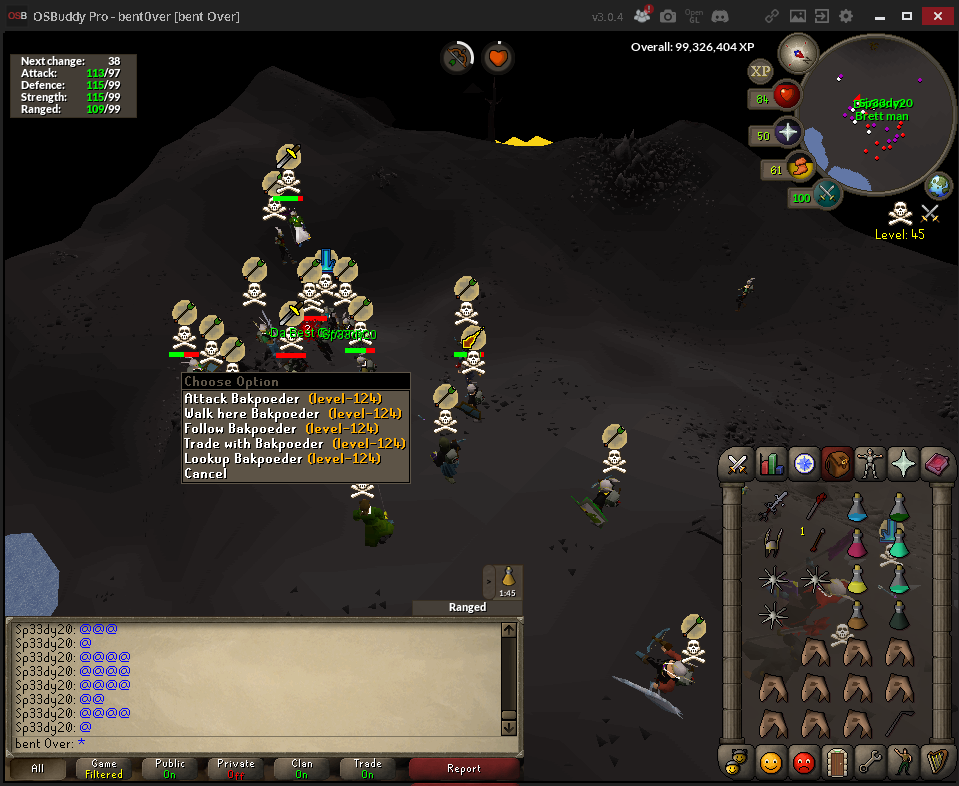This screenshot has height=786, width=959.
Task: Open the settings wrench tab
Action: pos(870,761)
